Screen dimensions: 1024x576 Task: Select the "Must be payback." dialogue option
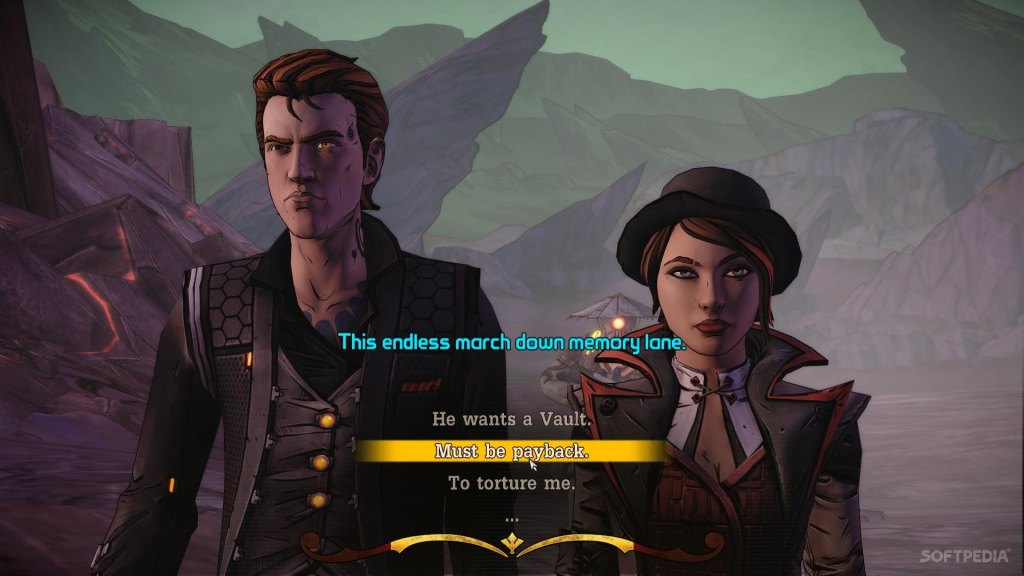pyautogui.click(x=511, y=452)
